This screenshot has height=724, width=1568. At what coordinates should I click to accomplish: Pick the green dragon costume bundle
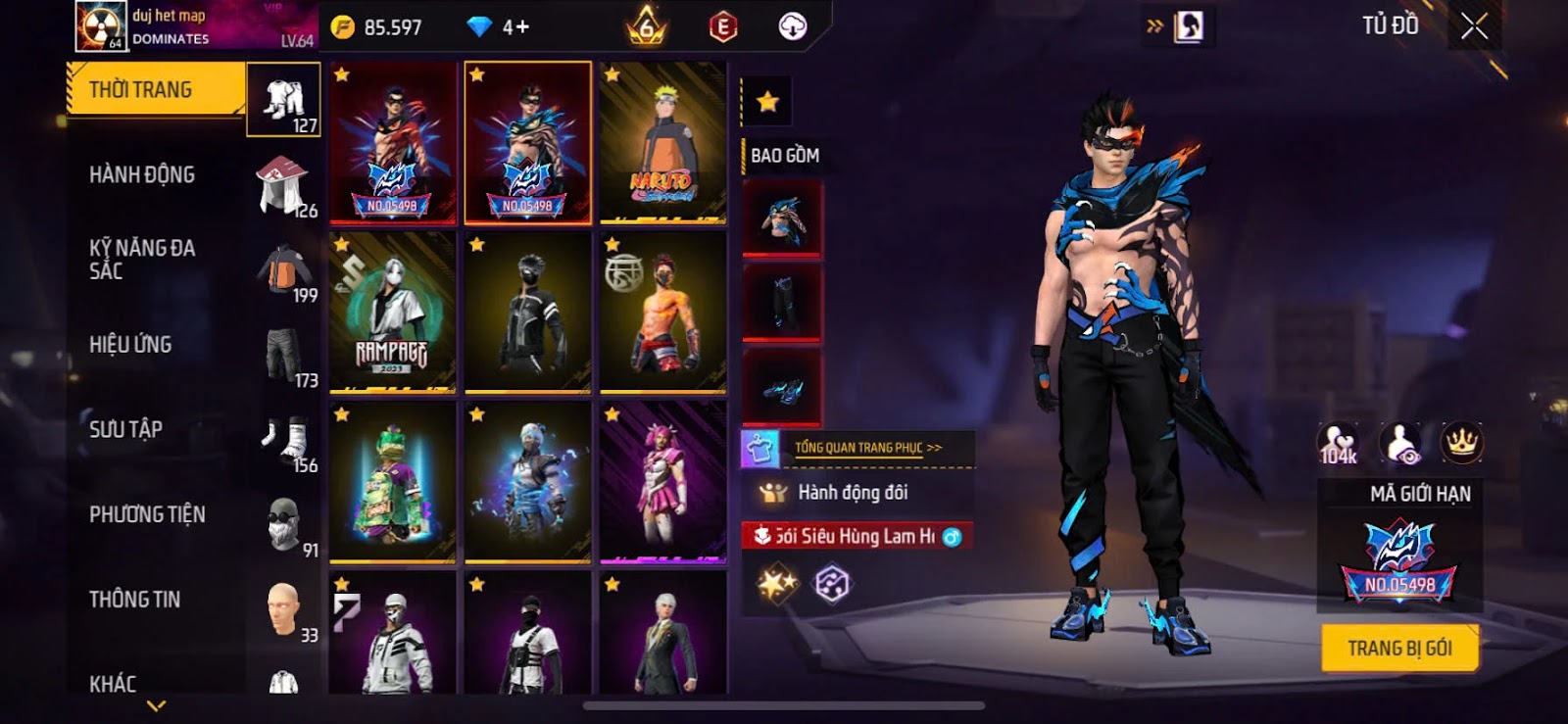click(393, 483)
